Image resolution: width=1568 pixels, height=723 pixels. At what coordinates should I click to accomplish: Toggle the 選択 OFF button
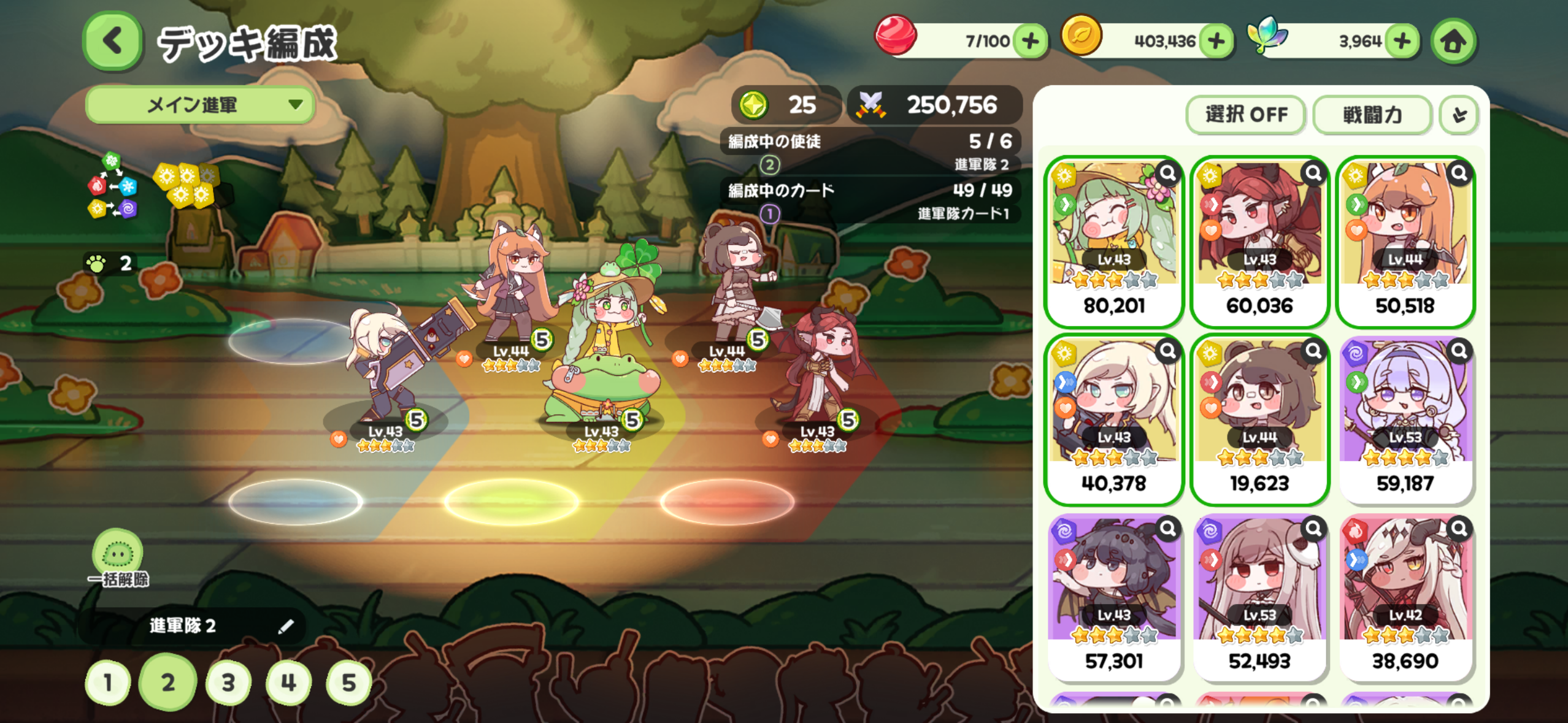coord(1246,115)
